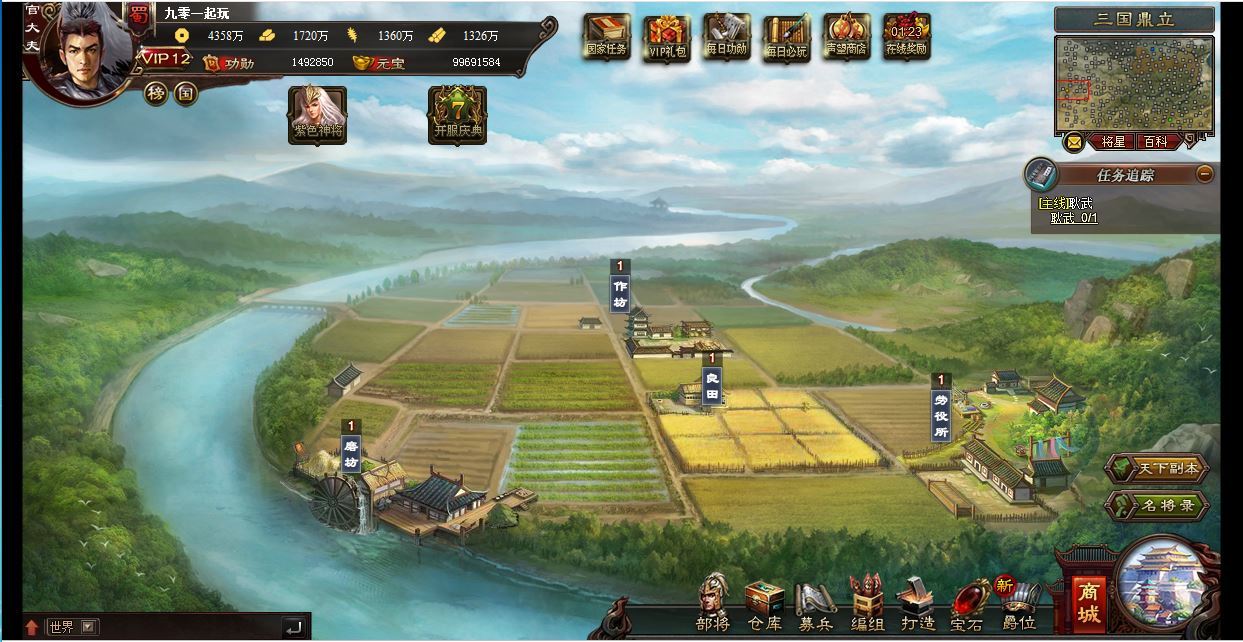This screenshot has width=1243, height=642.
Task: Open the 国 nation round button
Action: [x=185, y=94]
